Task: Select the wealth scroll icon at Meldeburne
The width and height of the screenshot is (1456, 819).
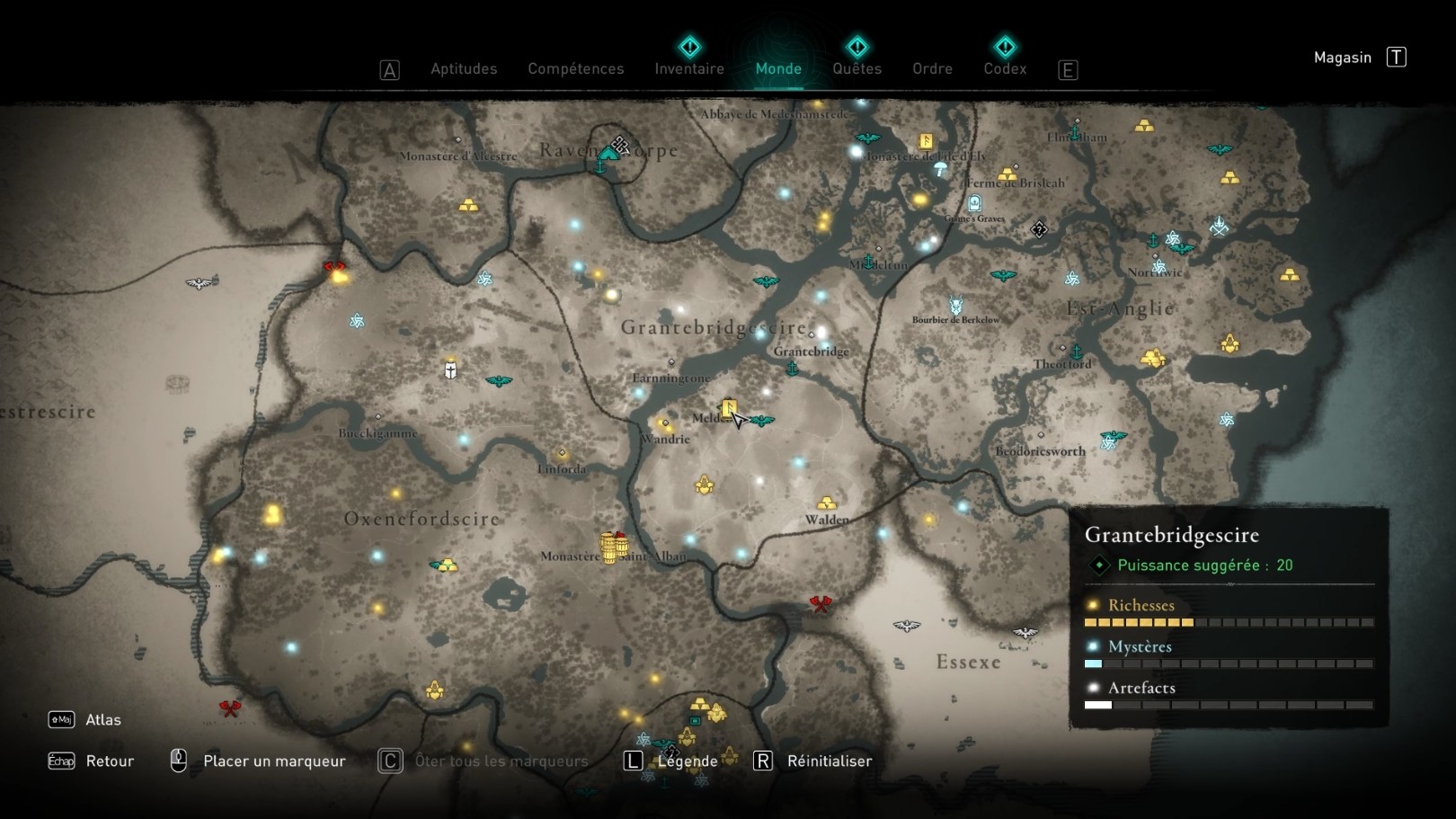Action: (x=728, y=409)
